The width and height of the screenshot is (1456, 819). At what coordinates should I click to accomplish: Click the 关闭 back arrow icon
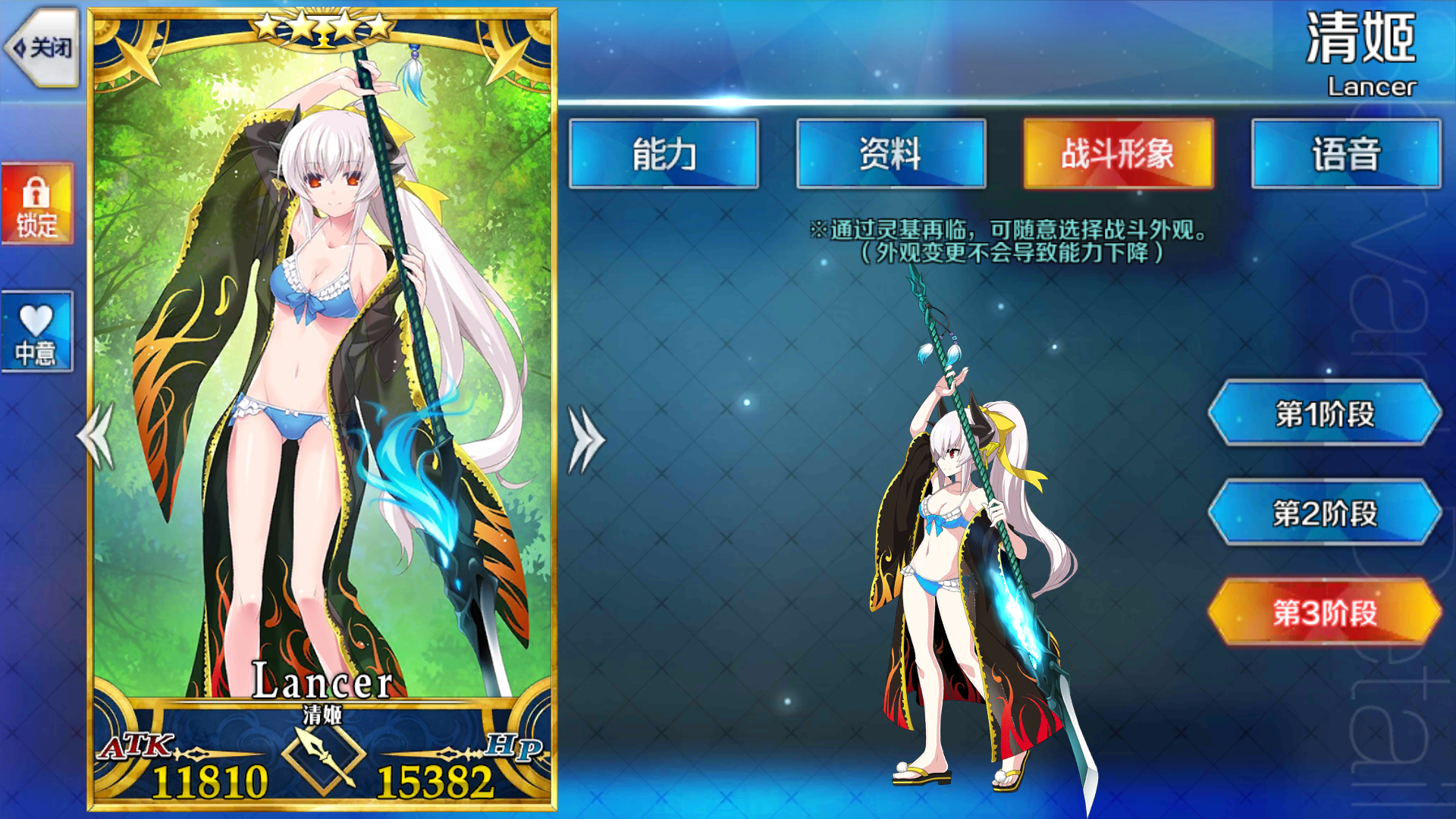click(x=42, y=47)
